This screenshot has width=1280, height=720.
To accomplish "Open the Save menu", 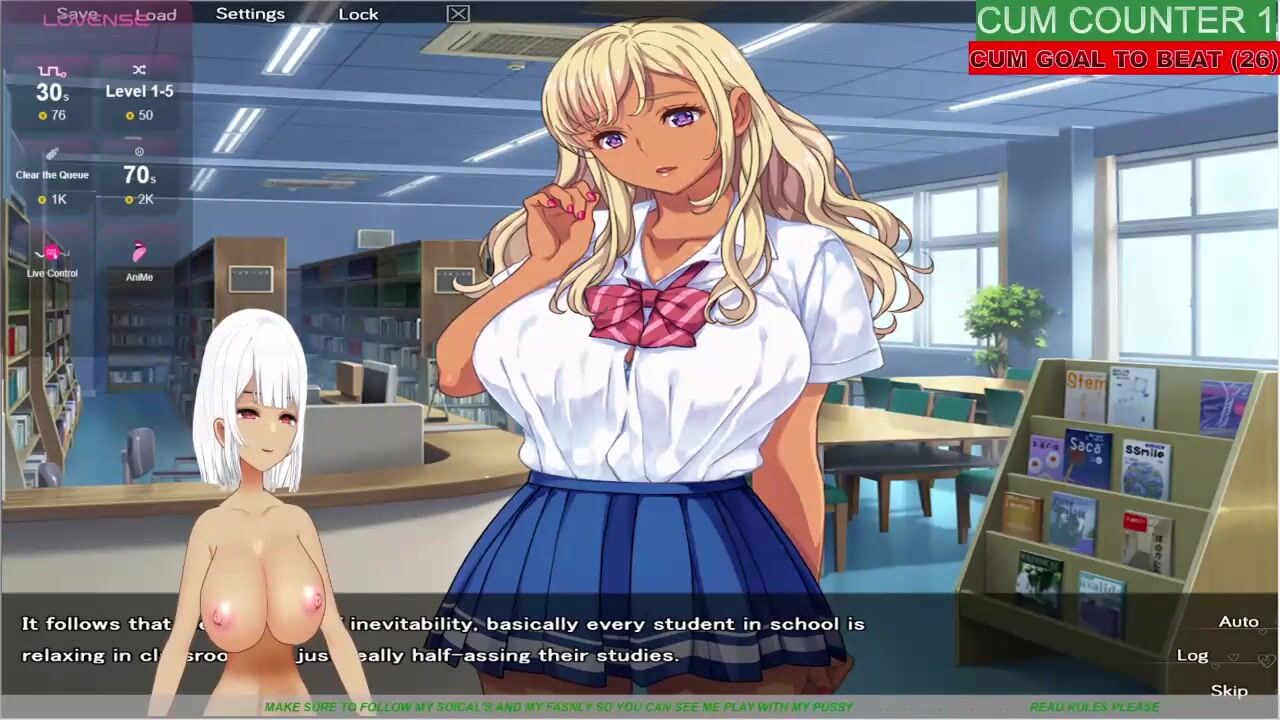I will pos(77,14).
